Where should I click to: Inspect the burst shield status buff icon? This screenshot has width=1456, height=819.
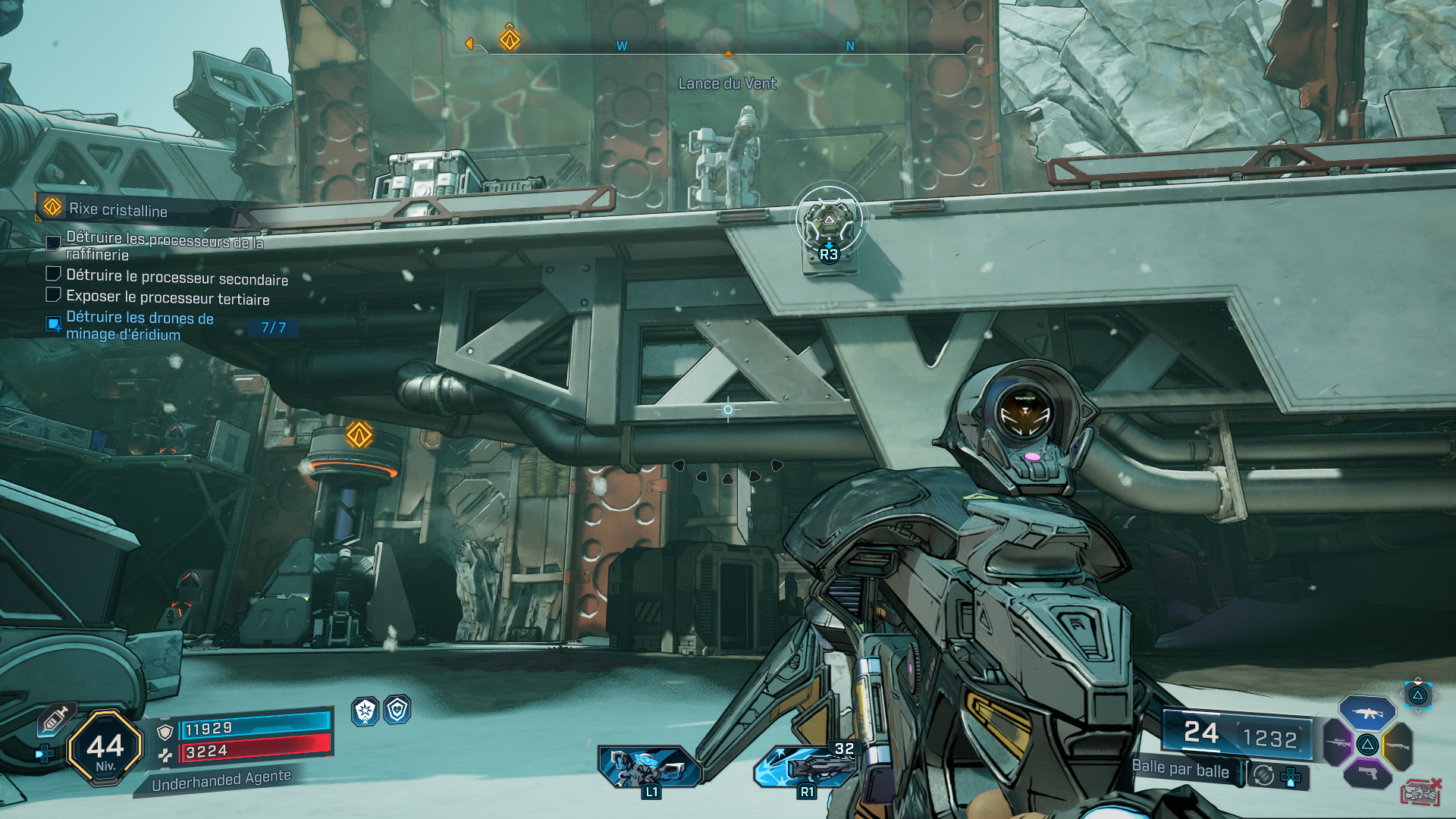pyautogui.click(x=366, y=711)
